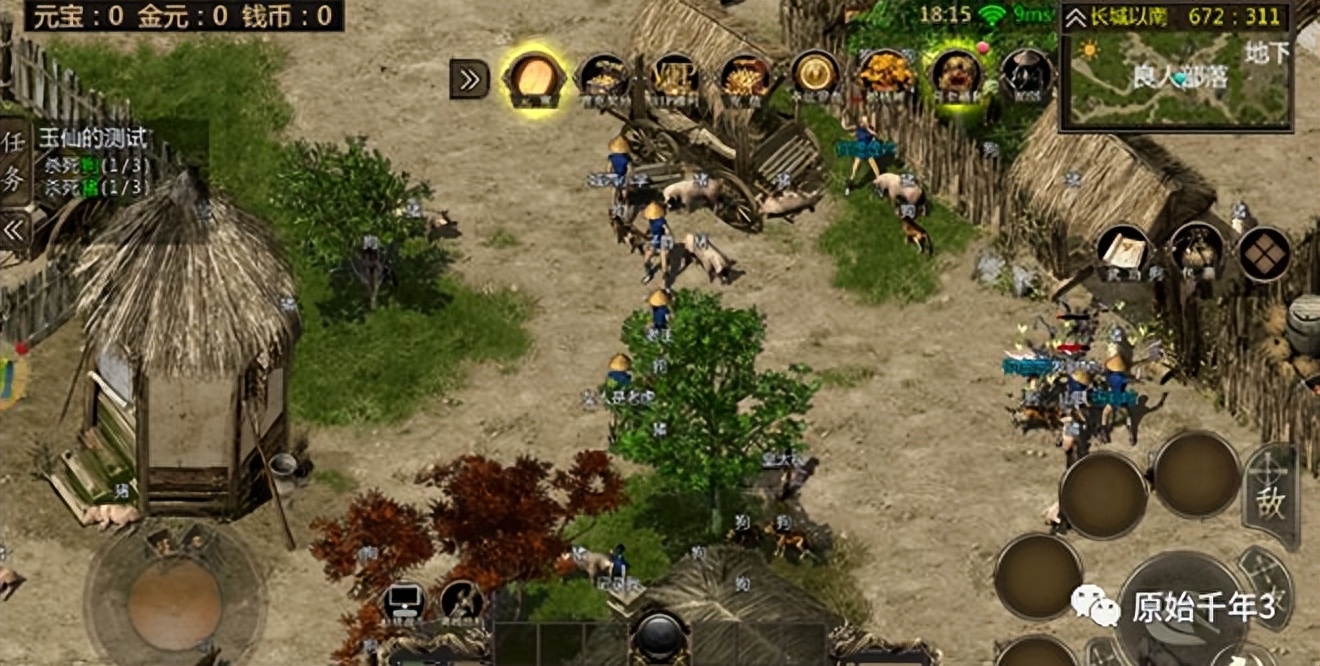
Task: Open the glowing orange egg icon
Action: click(x=534, y=77)
